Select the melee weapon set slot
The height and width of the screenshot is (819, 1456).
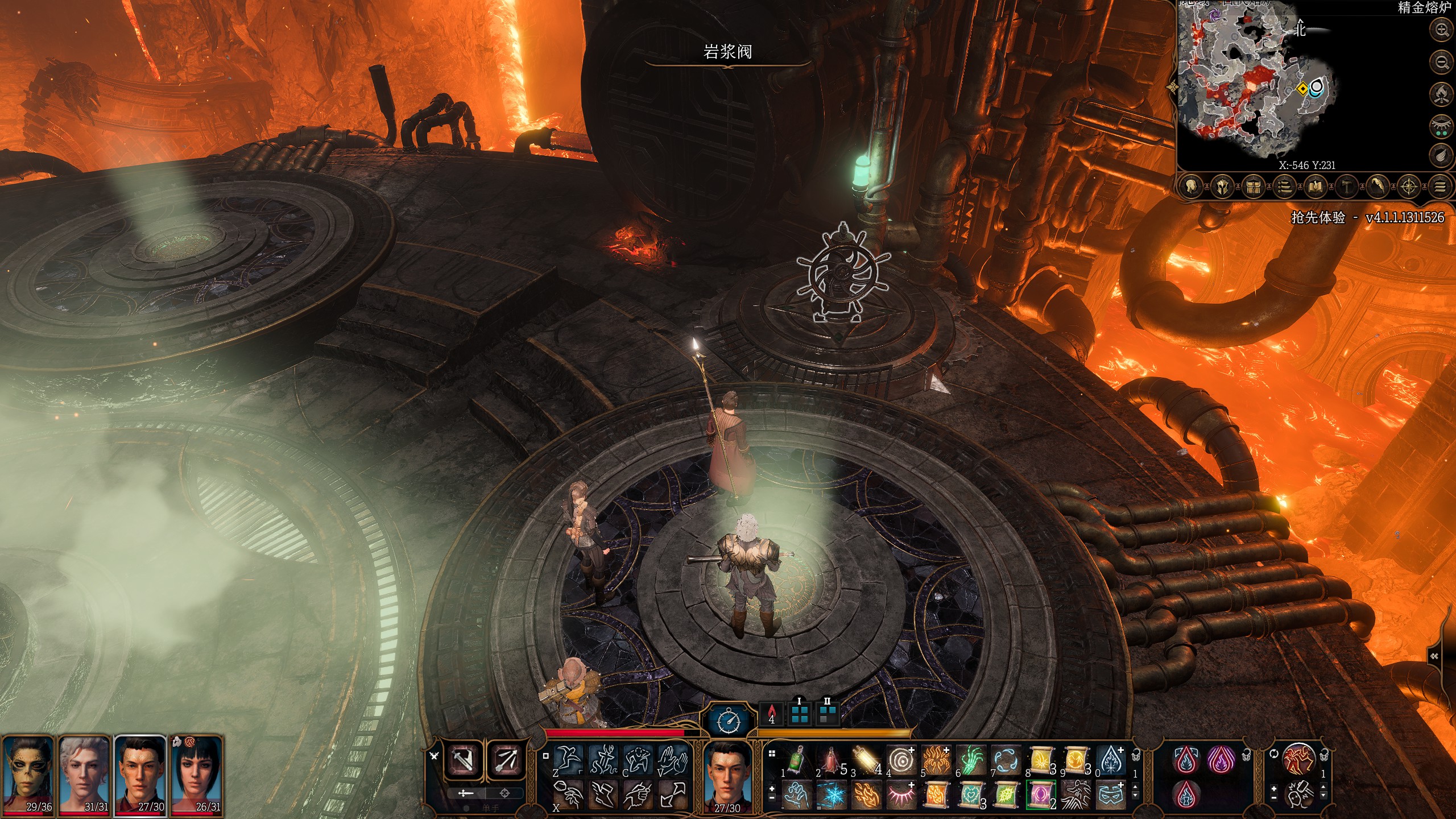click(464, 759)
